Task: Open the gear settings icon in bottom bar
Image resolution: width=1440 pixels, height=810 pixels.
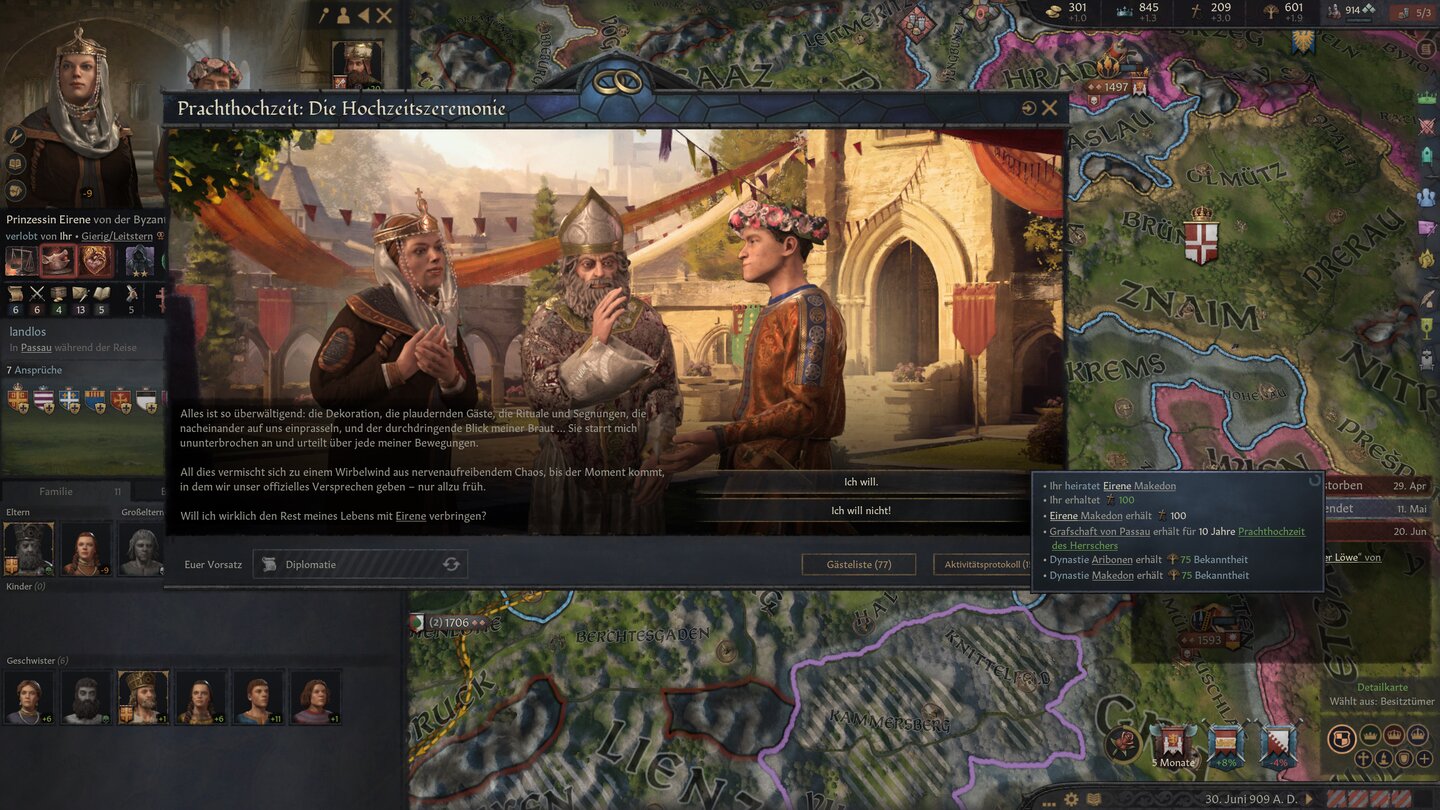Action: [1071, 799]
